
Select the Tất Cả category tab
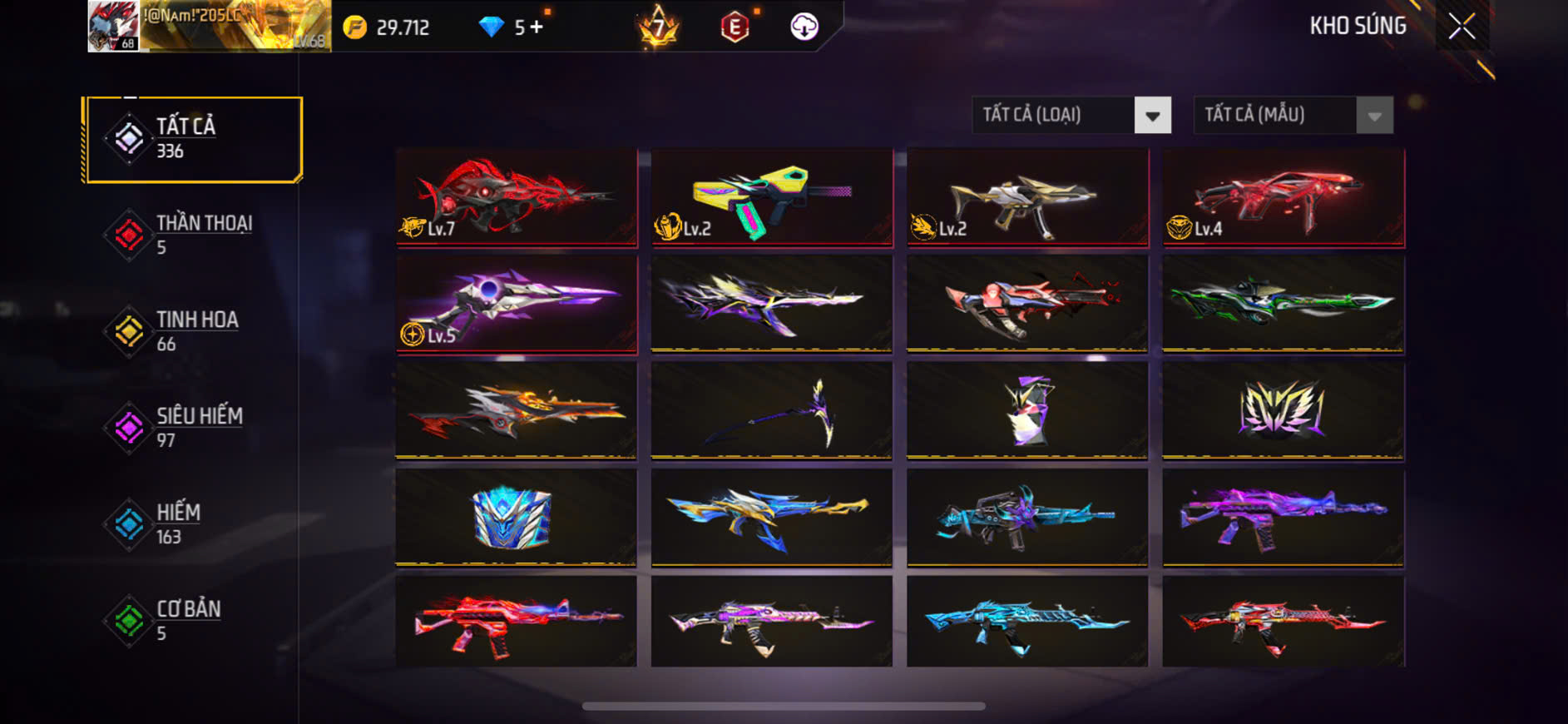coord(193,139)
